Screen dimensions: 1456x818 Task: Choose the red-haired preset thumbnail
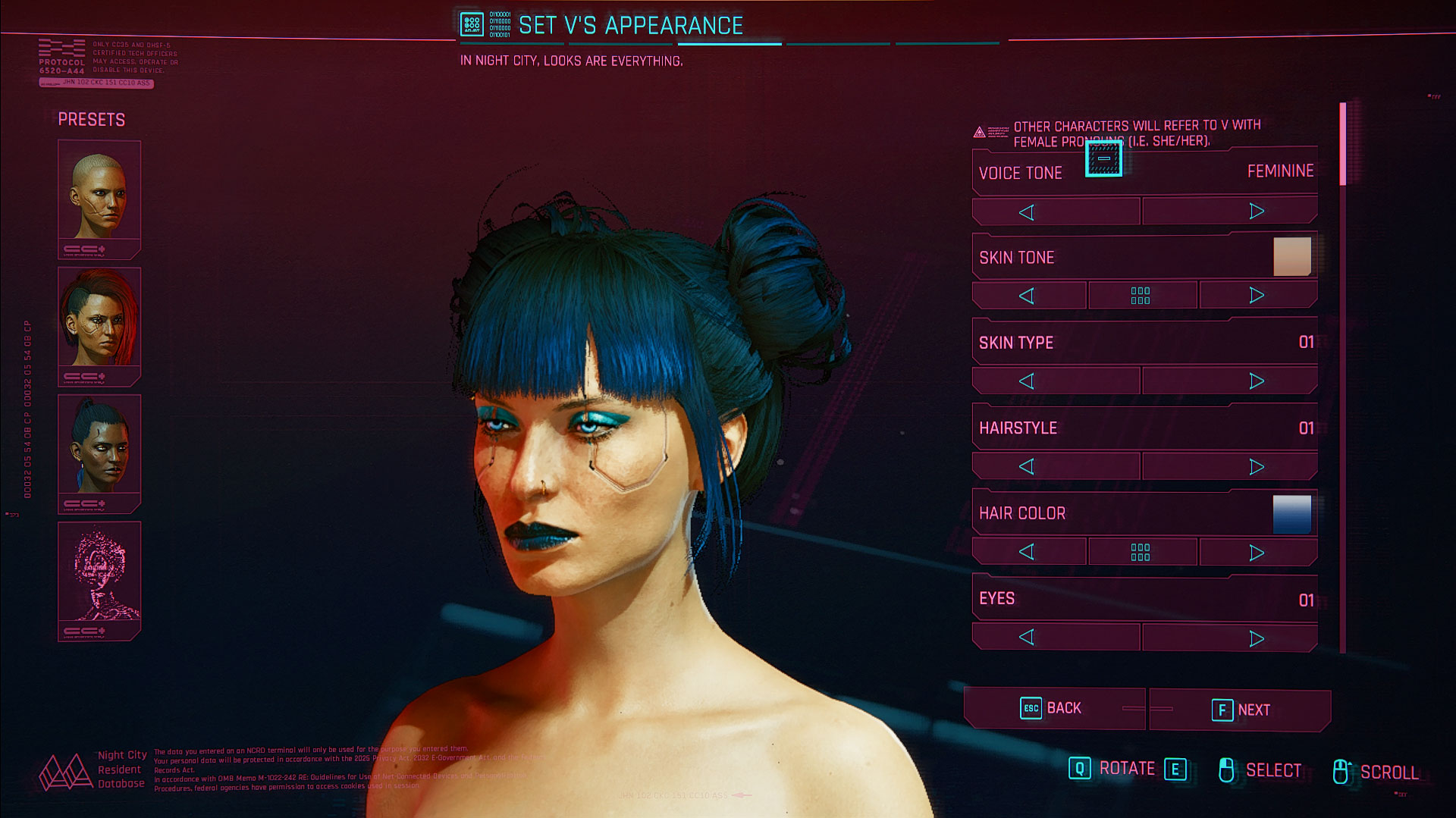pos(99,326)
